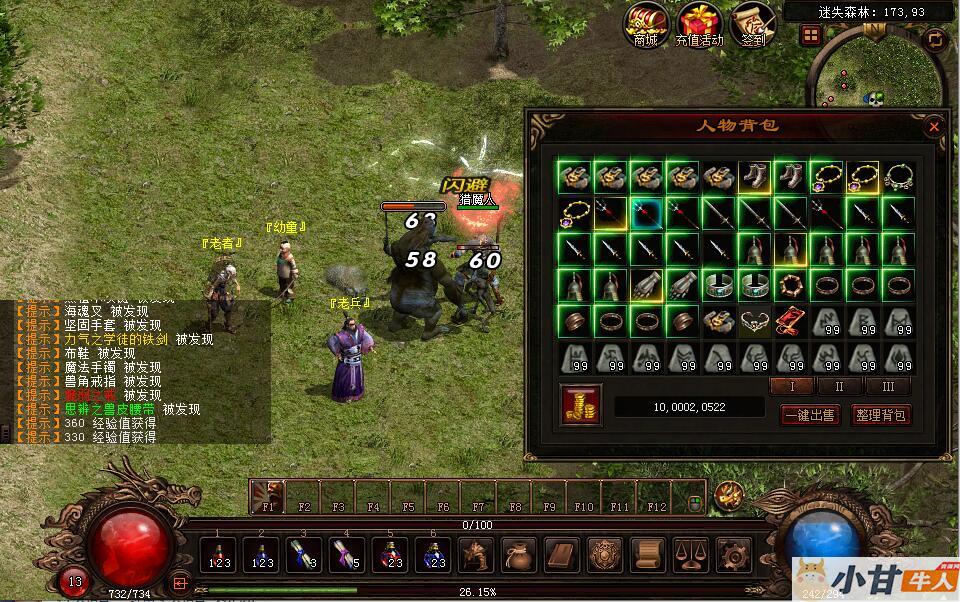Click the 一键出售 one-click sell button

808,414
